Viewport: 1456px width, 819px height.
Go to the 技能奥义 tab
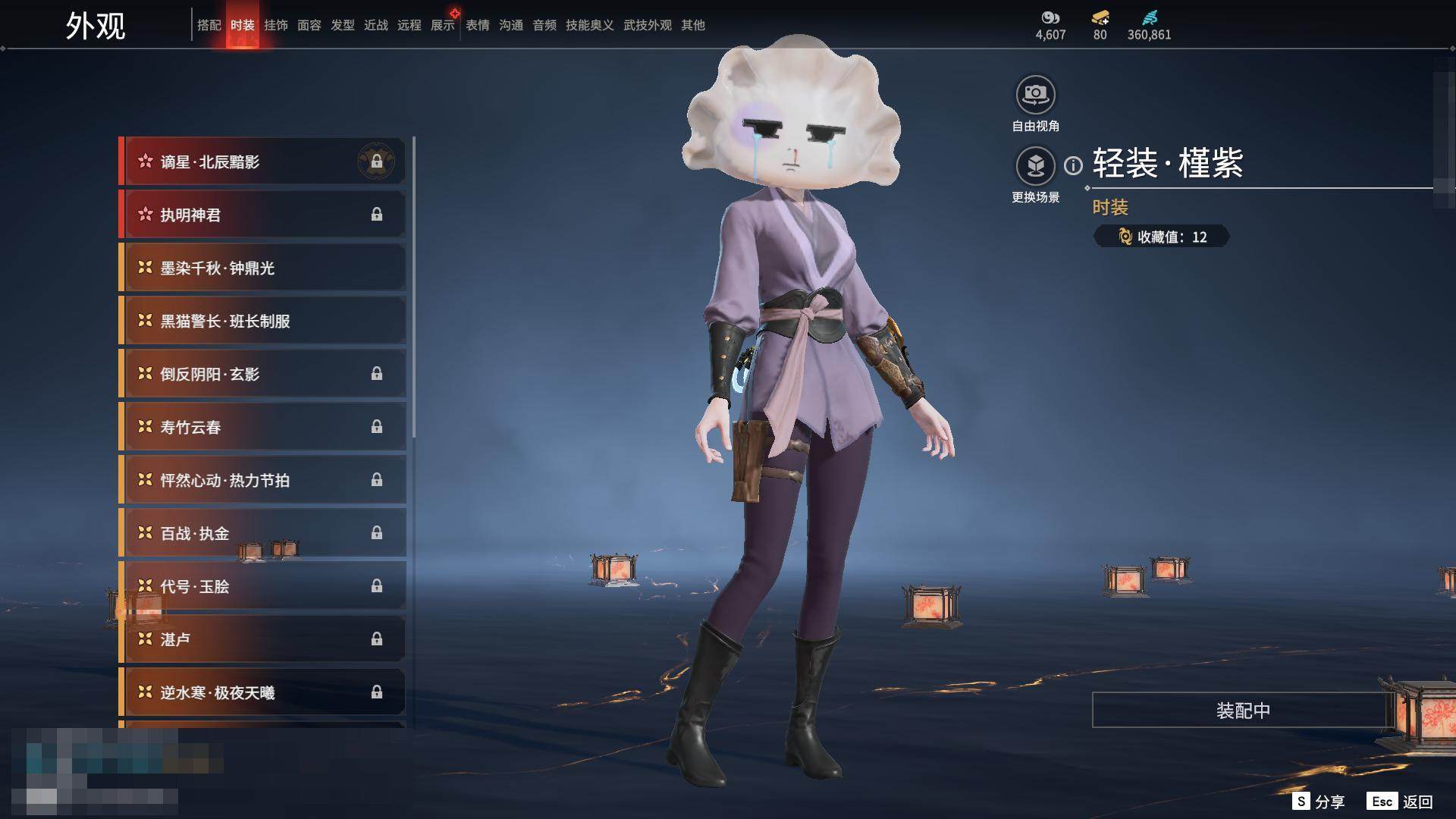[x=589, y=25]
